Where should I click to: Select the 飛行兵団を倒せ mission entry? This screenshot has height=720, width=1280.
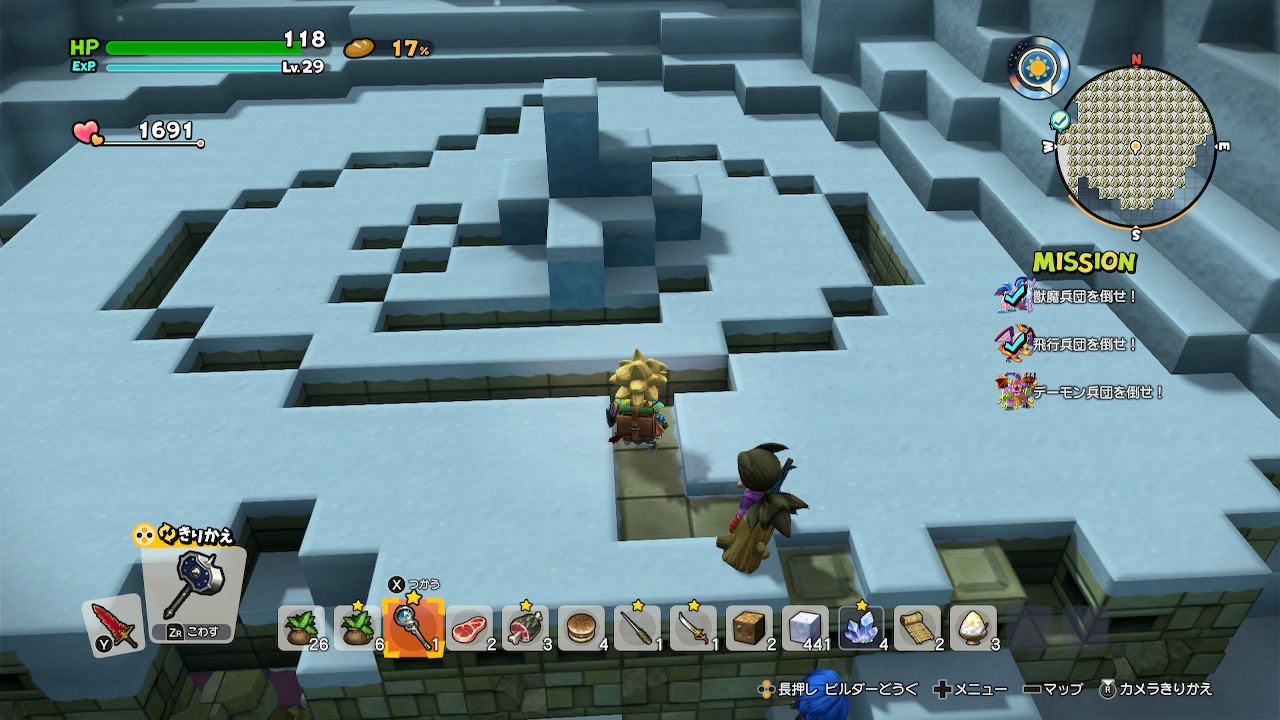click(1087, 344)
